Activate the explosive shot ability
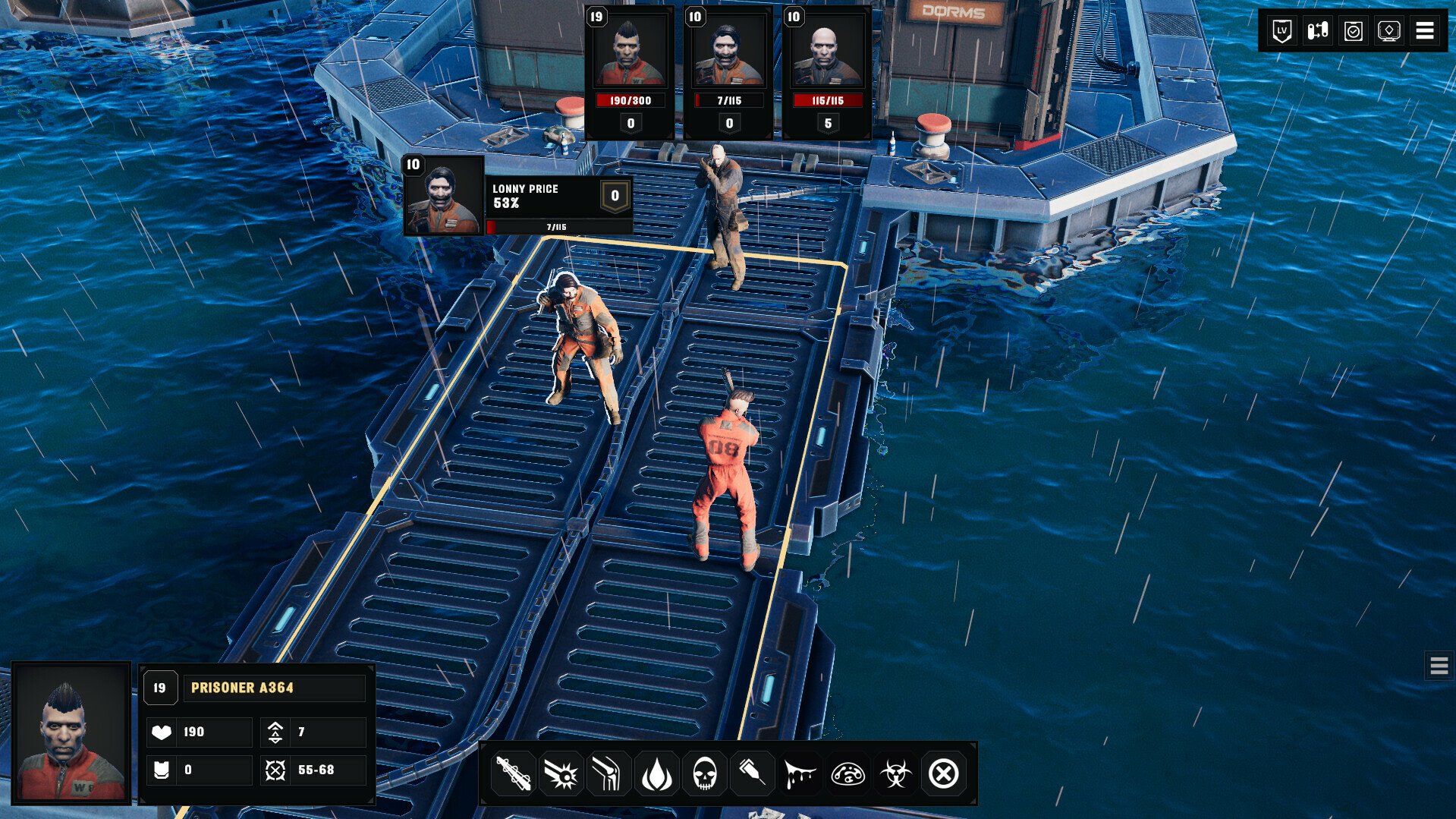This screenshot has height=819, width=1456. click(561, 773)
